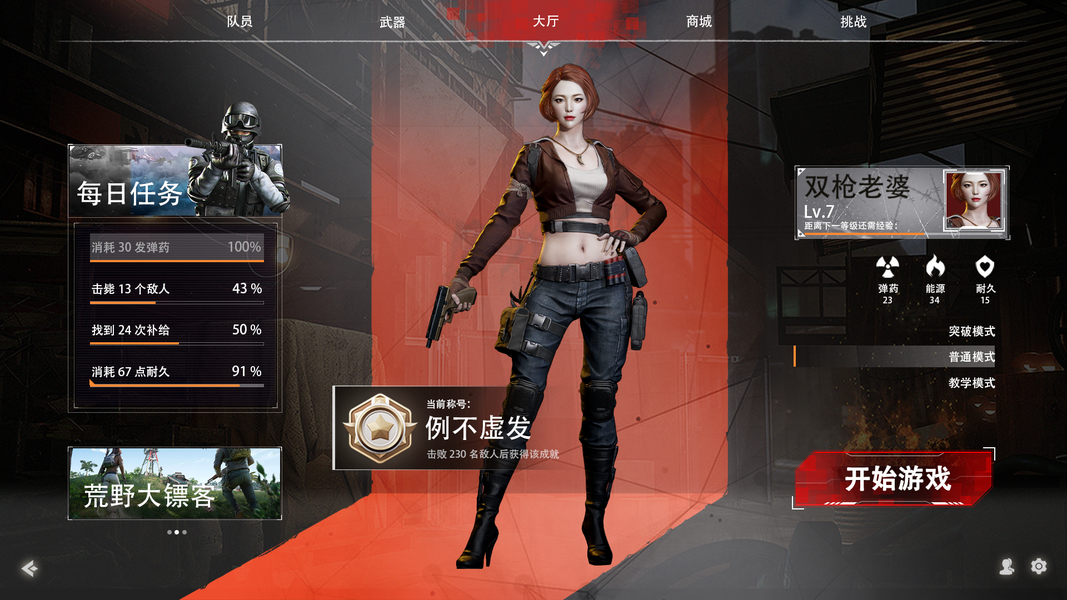Go to the 商城 tab
The height and width of the screenshot is (600, 1067).
[x=699, y=21]
